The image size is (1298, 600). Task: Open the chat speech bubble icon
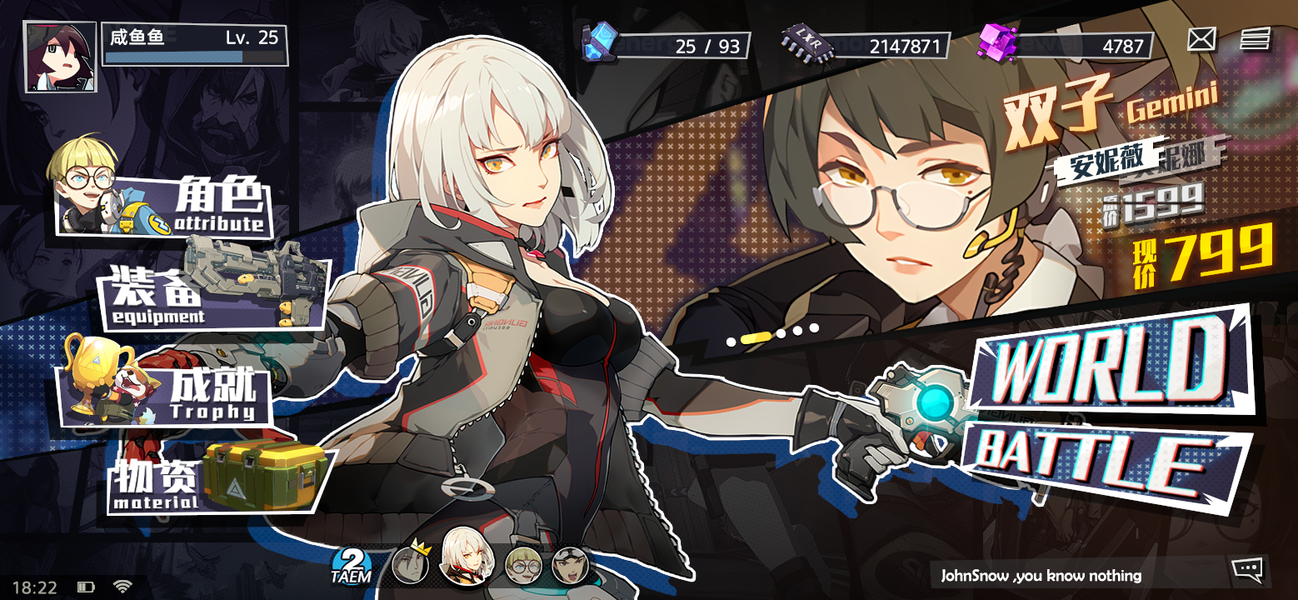1247,570
